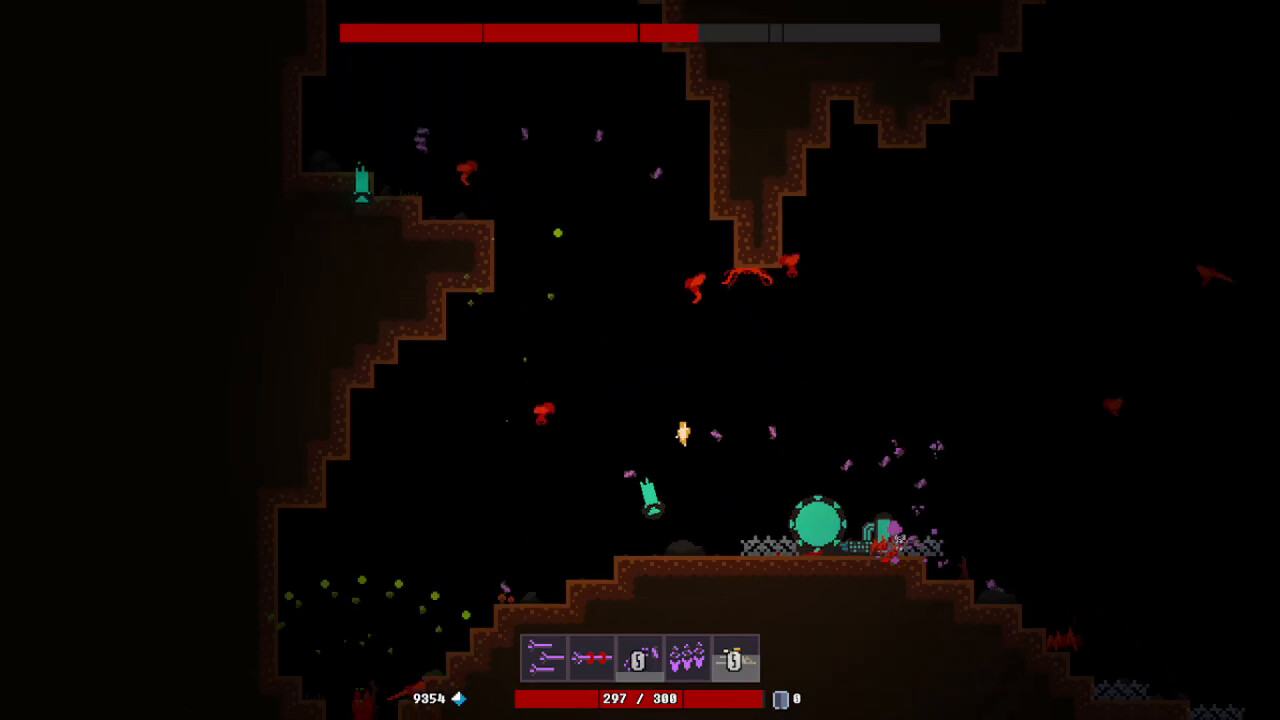Click the 297 / 300 health readout
This screenshot has width=1280, height=720.
click(x=638, y=698)
